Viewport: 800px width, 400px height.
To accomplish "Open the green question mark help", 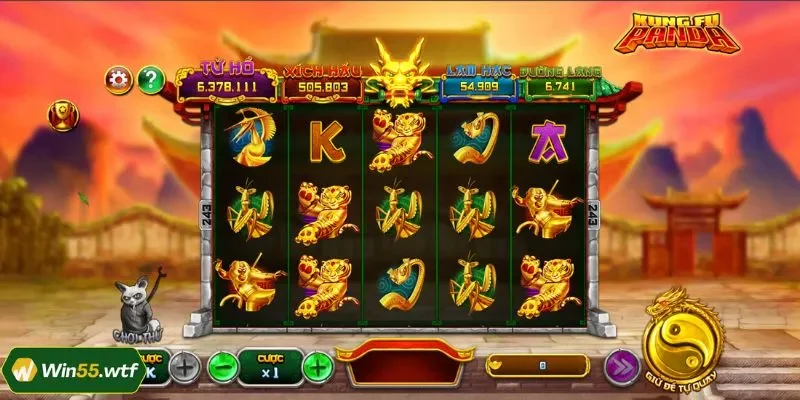I will pyautogui.click(x=150, y=78).
